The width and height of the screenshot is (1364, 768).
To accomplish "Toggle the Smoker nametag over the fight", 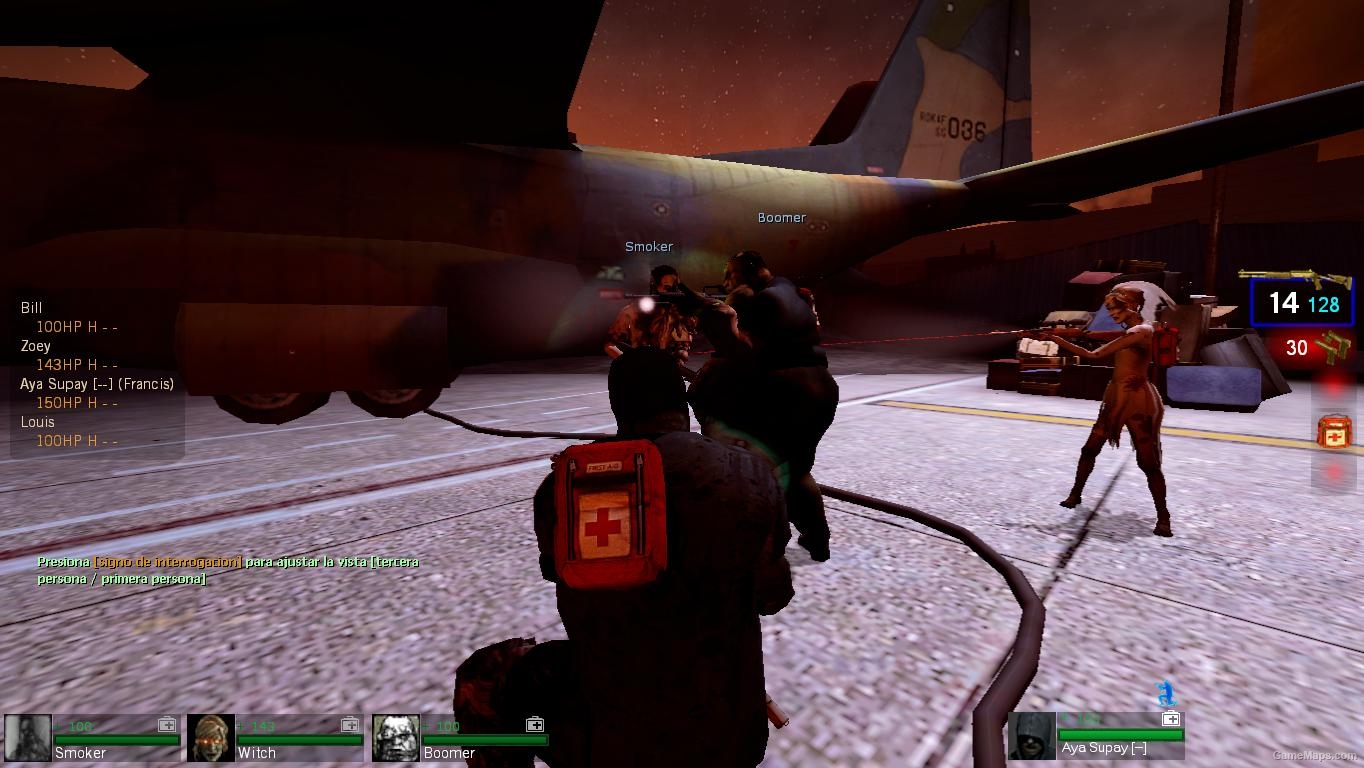I will coord(648,246).
